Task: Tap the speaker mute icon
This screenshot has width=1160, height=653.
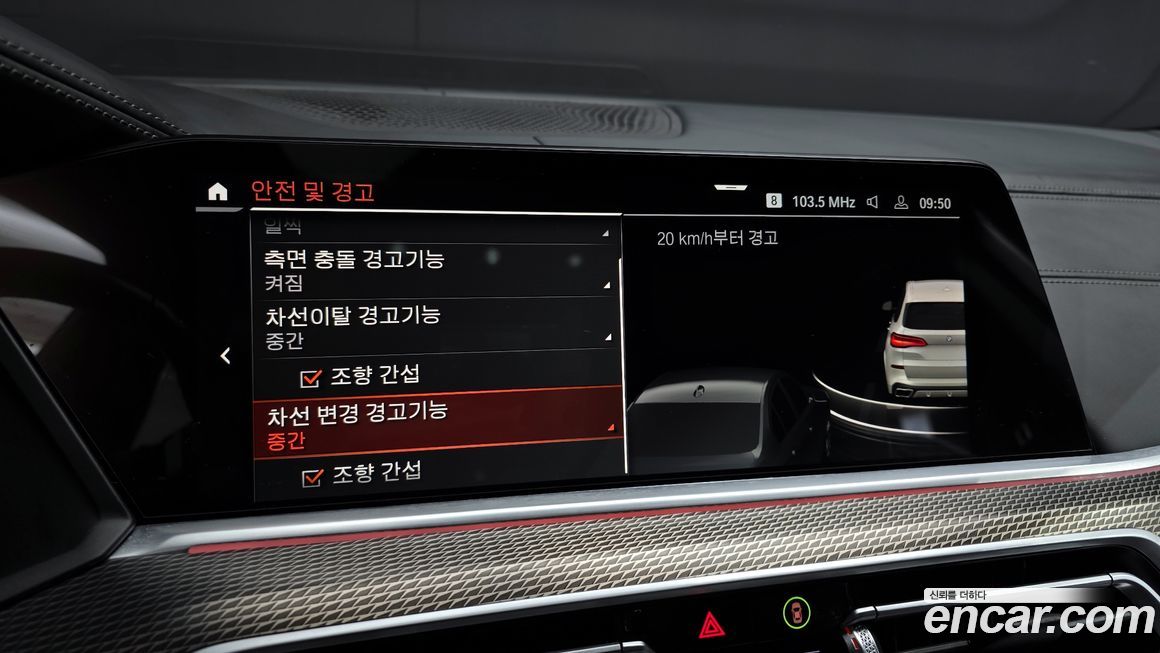Action: 872,202
